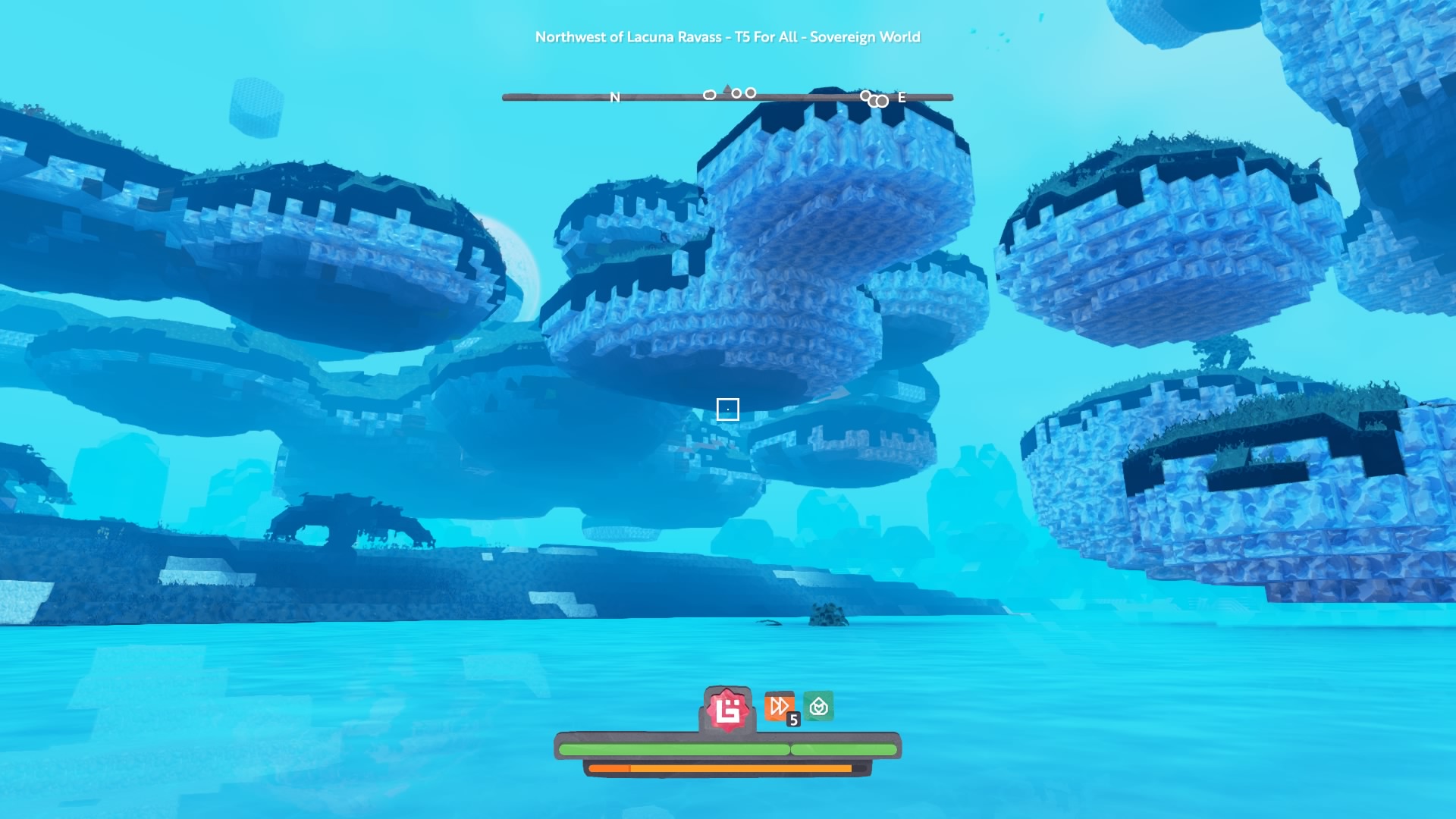The image size is (1456, 819).
Task: Click the green status effect icon
Action: coord(818,707)
